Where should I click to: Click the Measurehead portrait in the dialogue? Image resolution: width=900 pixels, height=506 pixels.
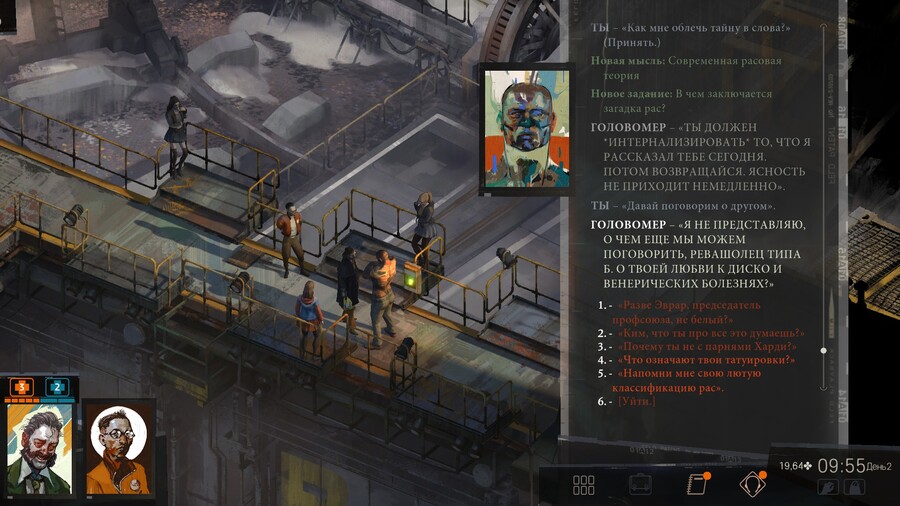click(x=526, y=125)
